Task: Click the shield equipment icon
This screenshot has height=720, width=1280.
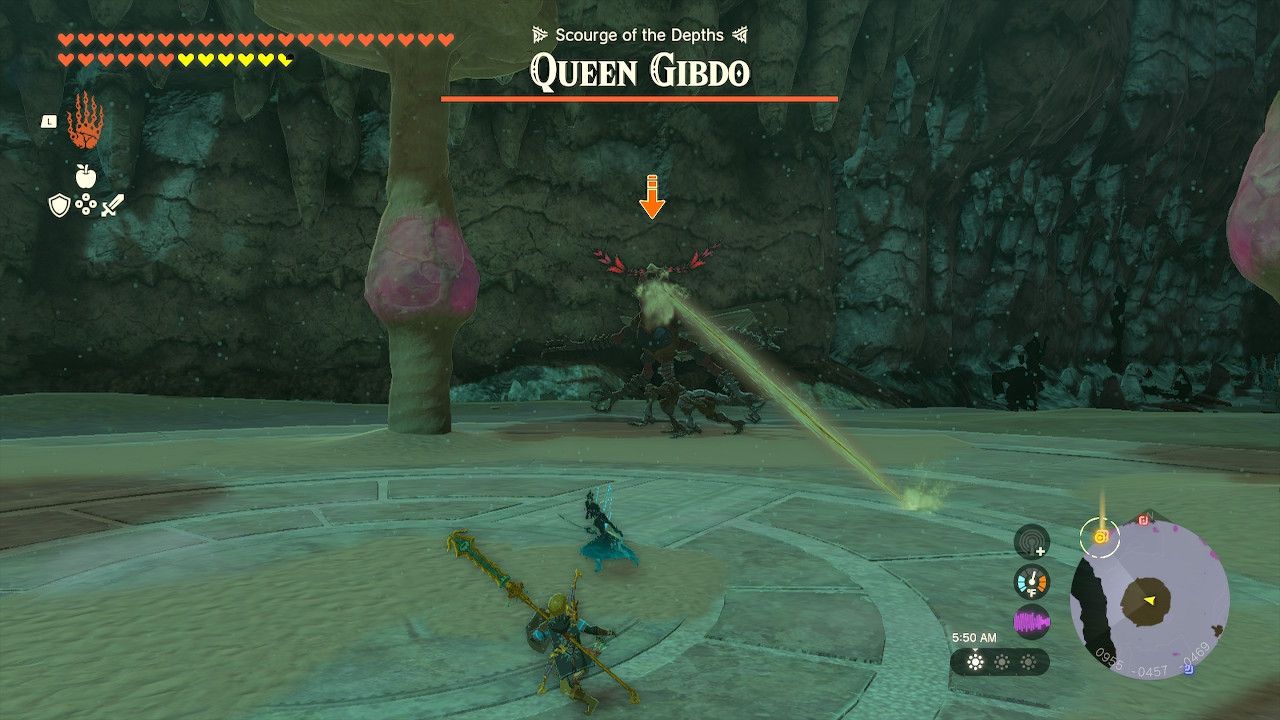Action: click(x=58, y=205)
